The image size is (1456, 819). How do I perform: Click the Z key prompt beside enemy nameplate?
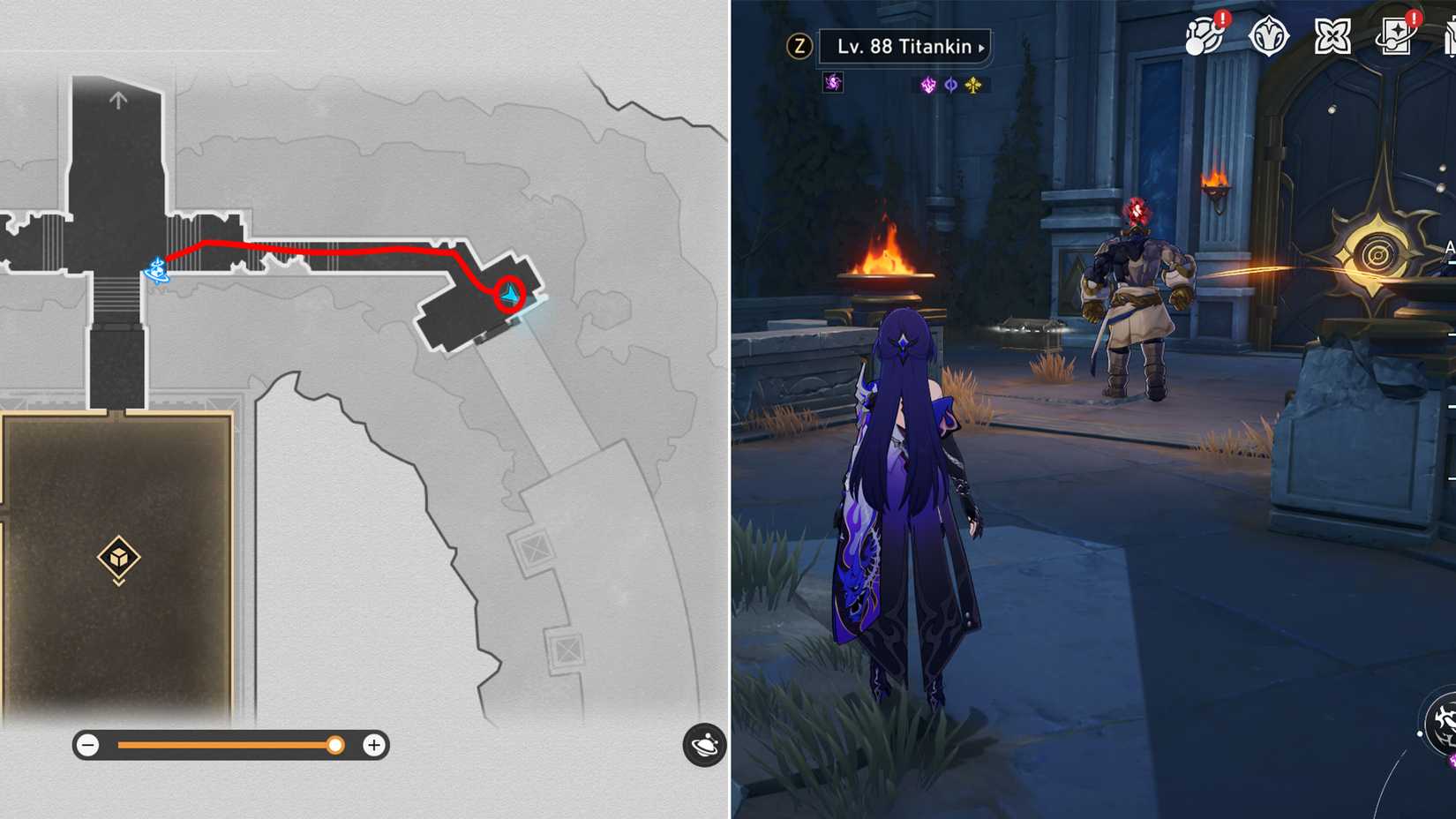pos(799,47)
